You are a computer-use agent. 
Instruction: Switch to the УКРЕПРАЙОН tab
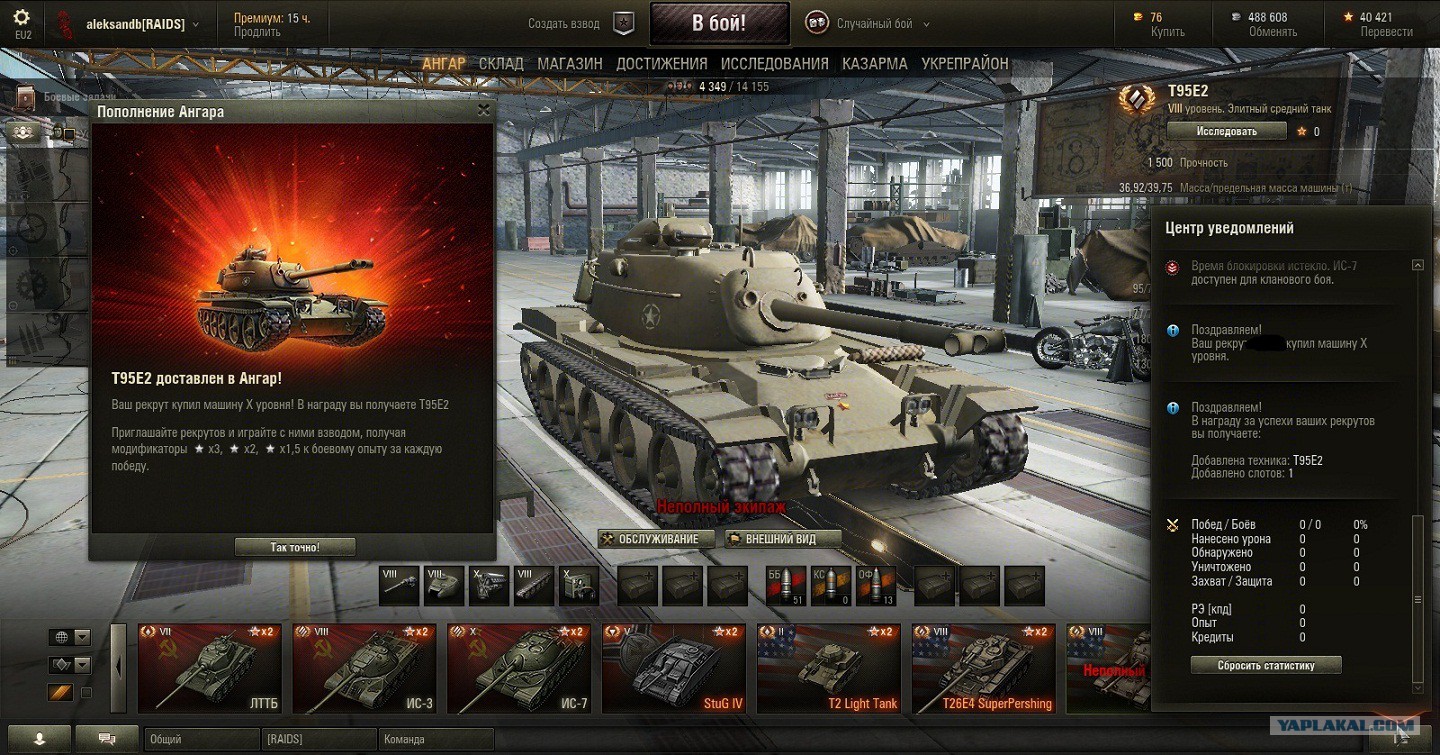pos(964,63)
